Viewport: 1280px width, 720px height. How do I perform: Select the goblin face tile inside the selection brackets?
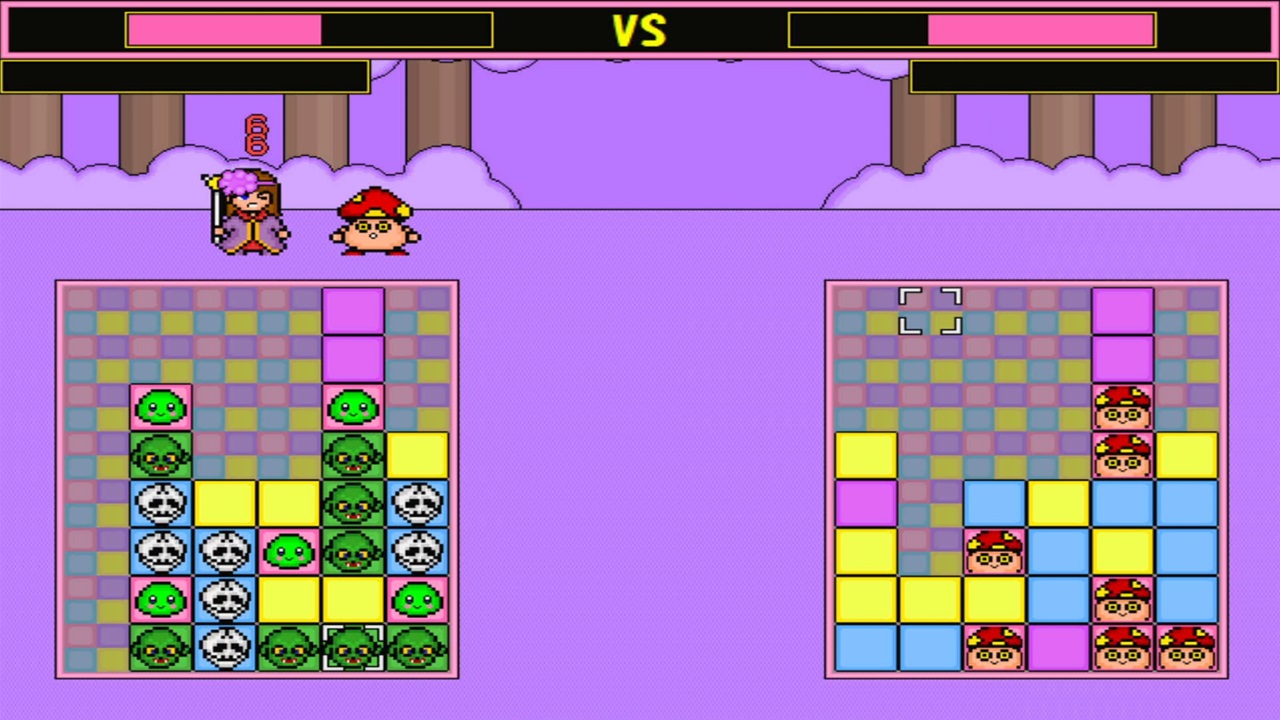pyautogui.click(x=352, y=646)
